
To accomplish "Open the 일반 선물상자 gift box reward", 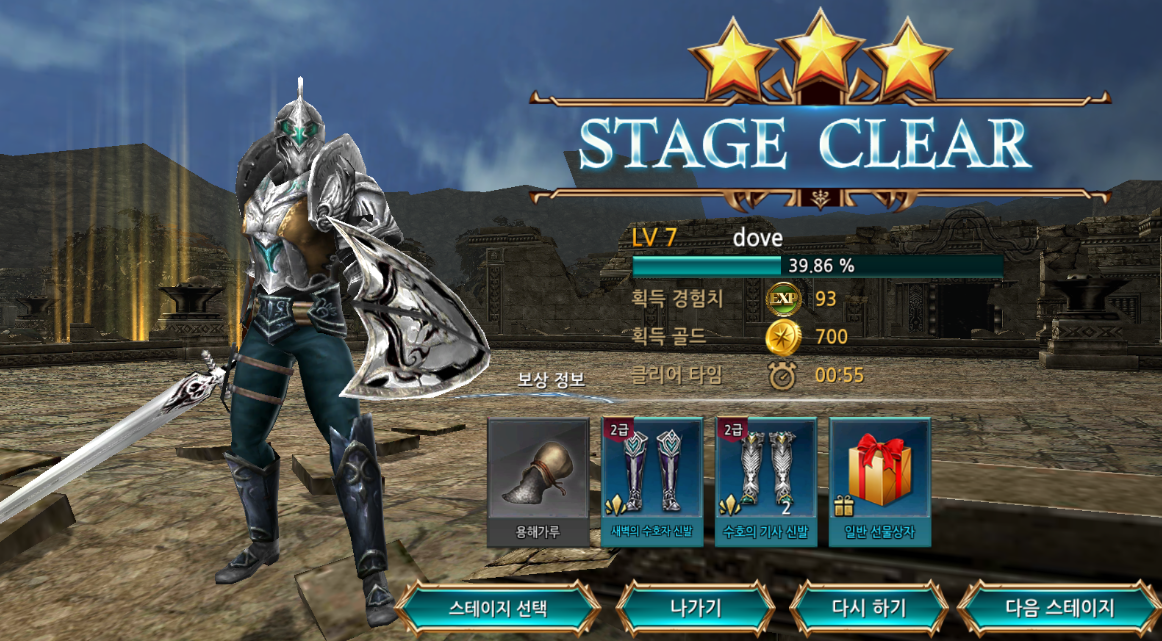I will pyautogui.click(x=880, y=481).
